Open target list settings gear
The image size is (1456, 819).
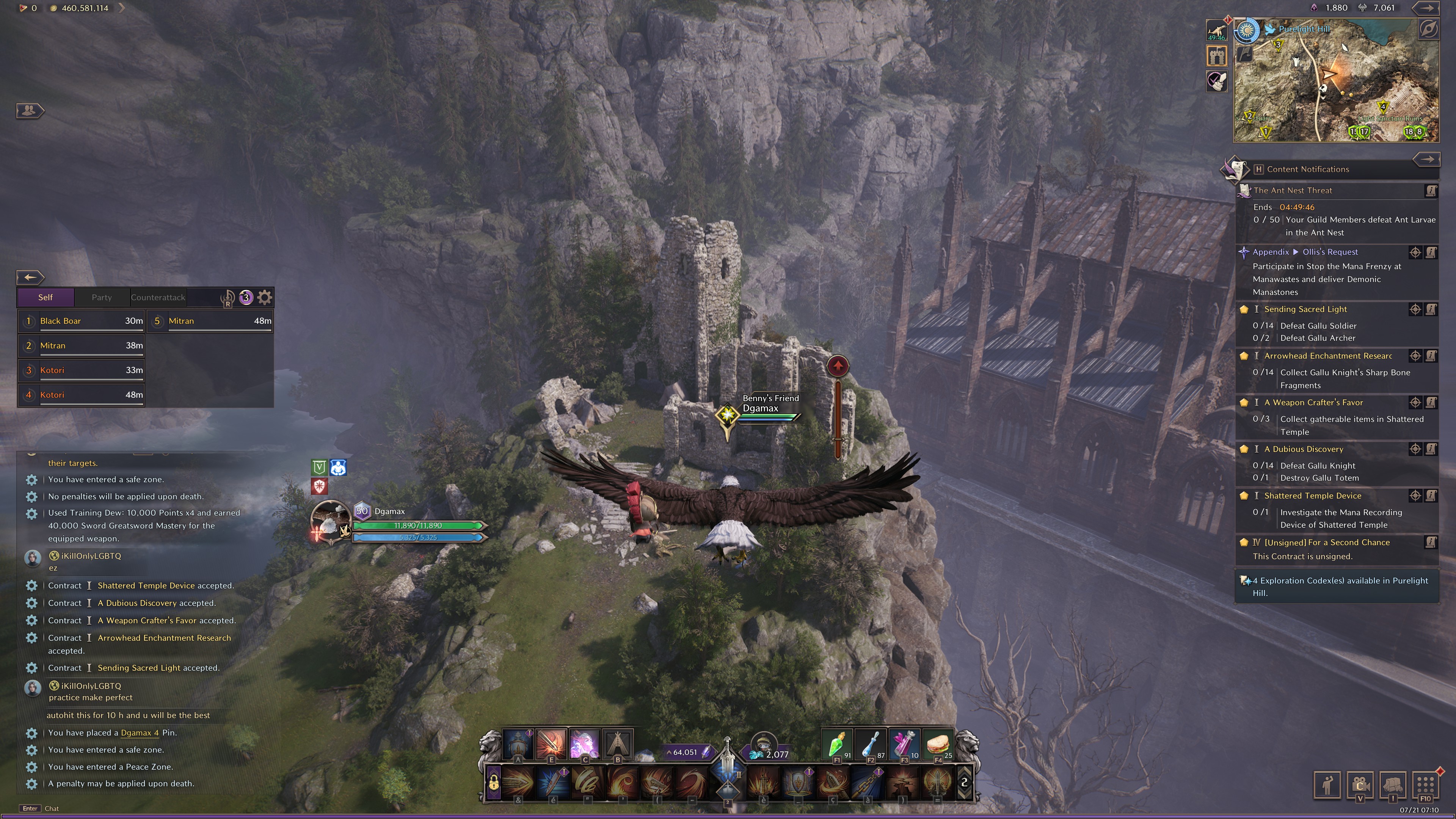[265, 297]
